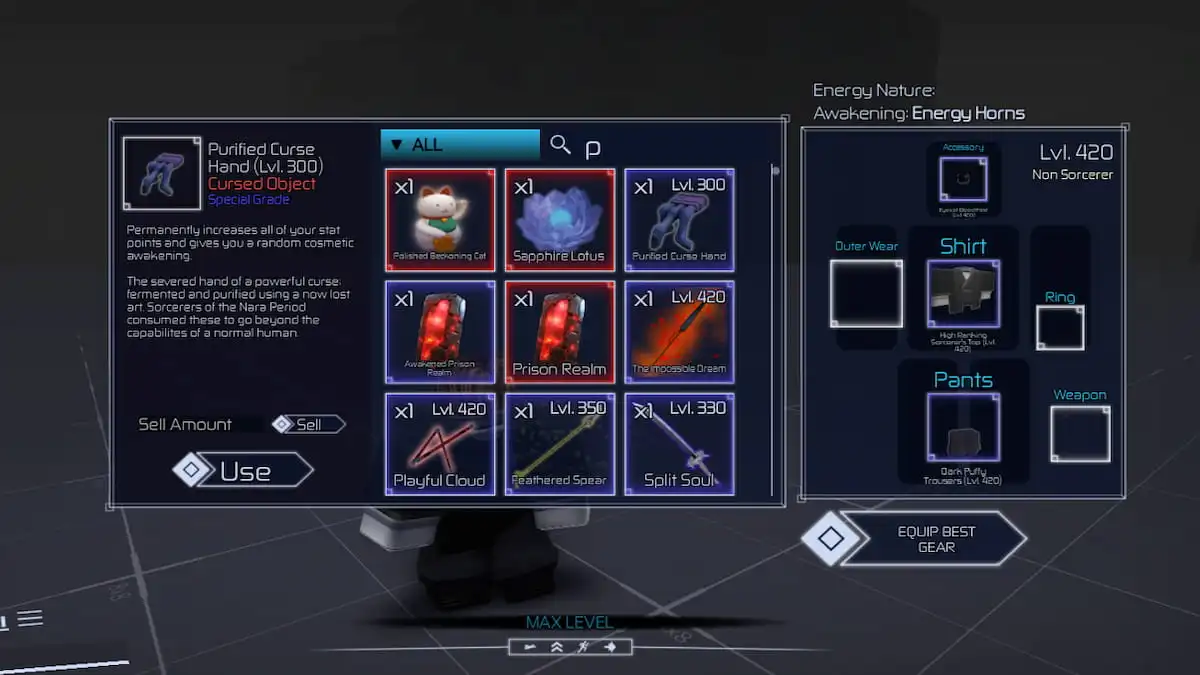1200x675 pixels.
Task: Pick the Prison Realm item slot
Action: (559, 332)
